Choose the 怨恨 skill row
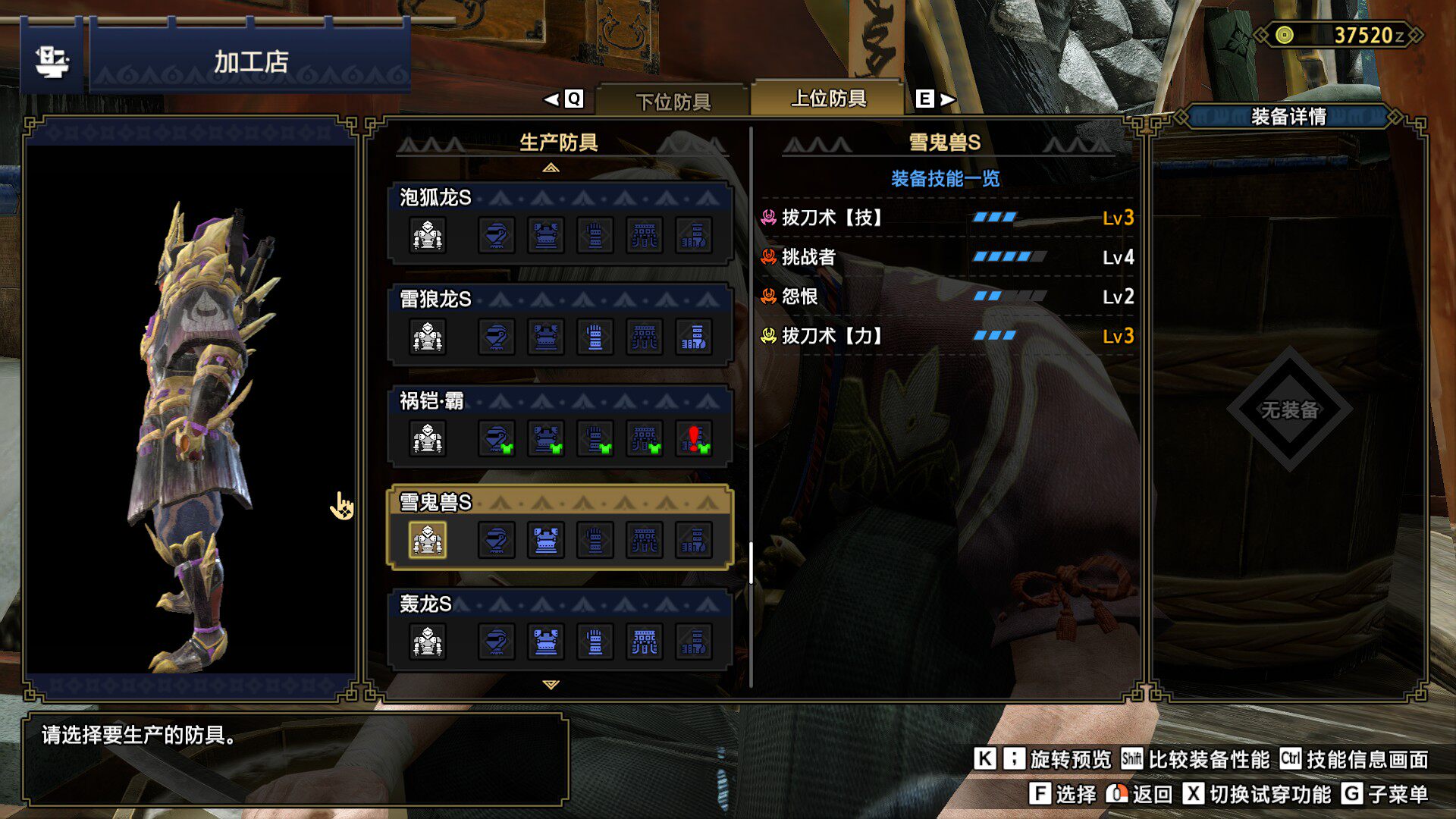The width and height of the screenshot is (1456, 819). coord(946,297)
